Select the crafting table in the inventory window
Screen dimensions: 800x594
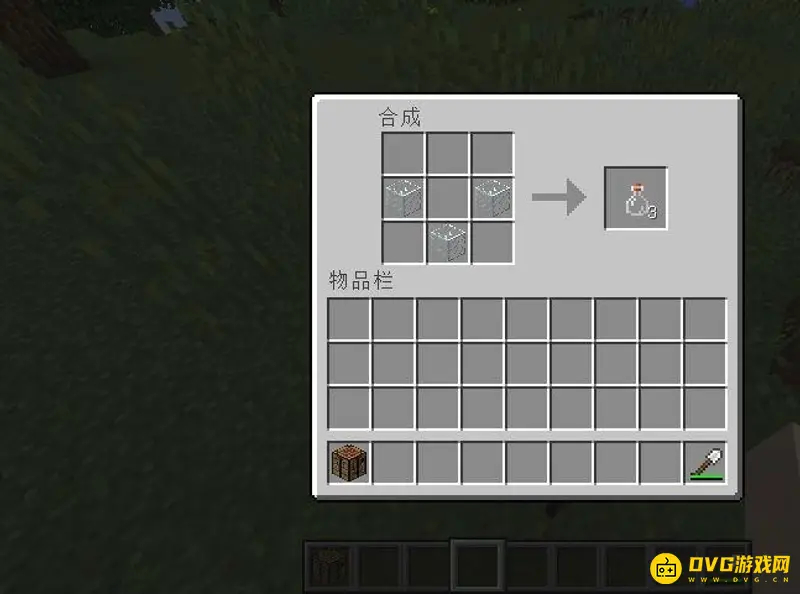349,463
